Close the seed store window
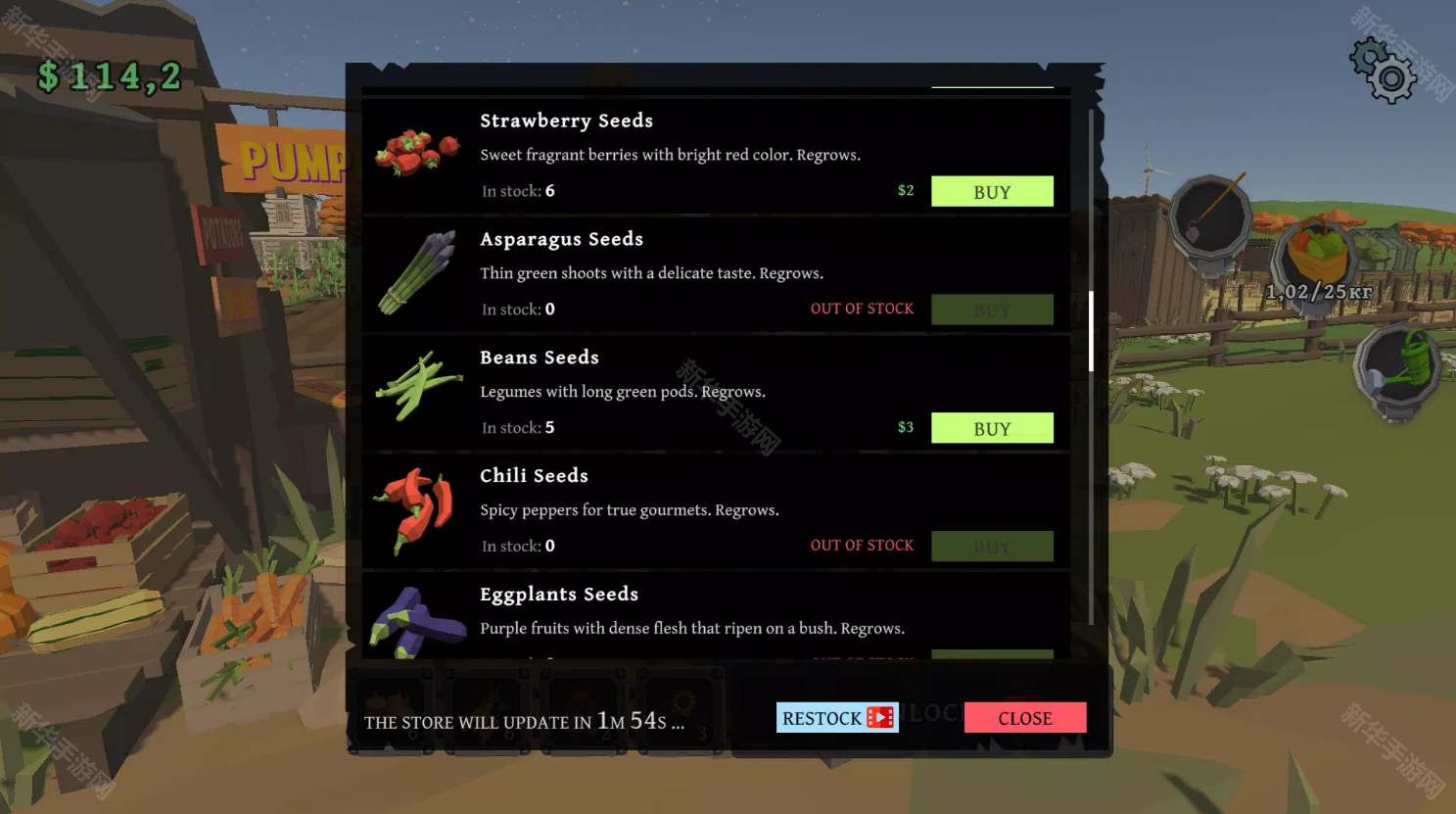 coord(1024,718)
